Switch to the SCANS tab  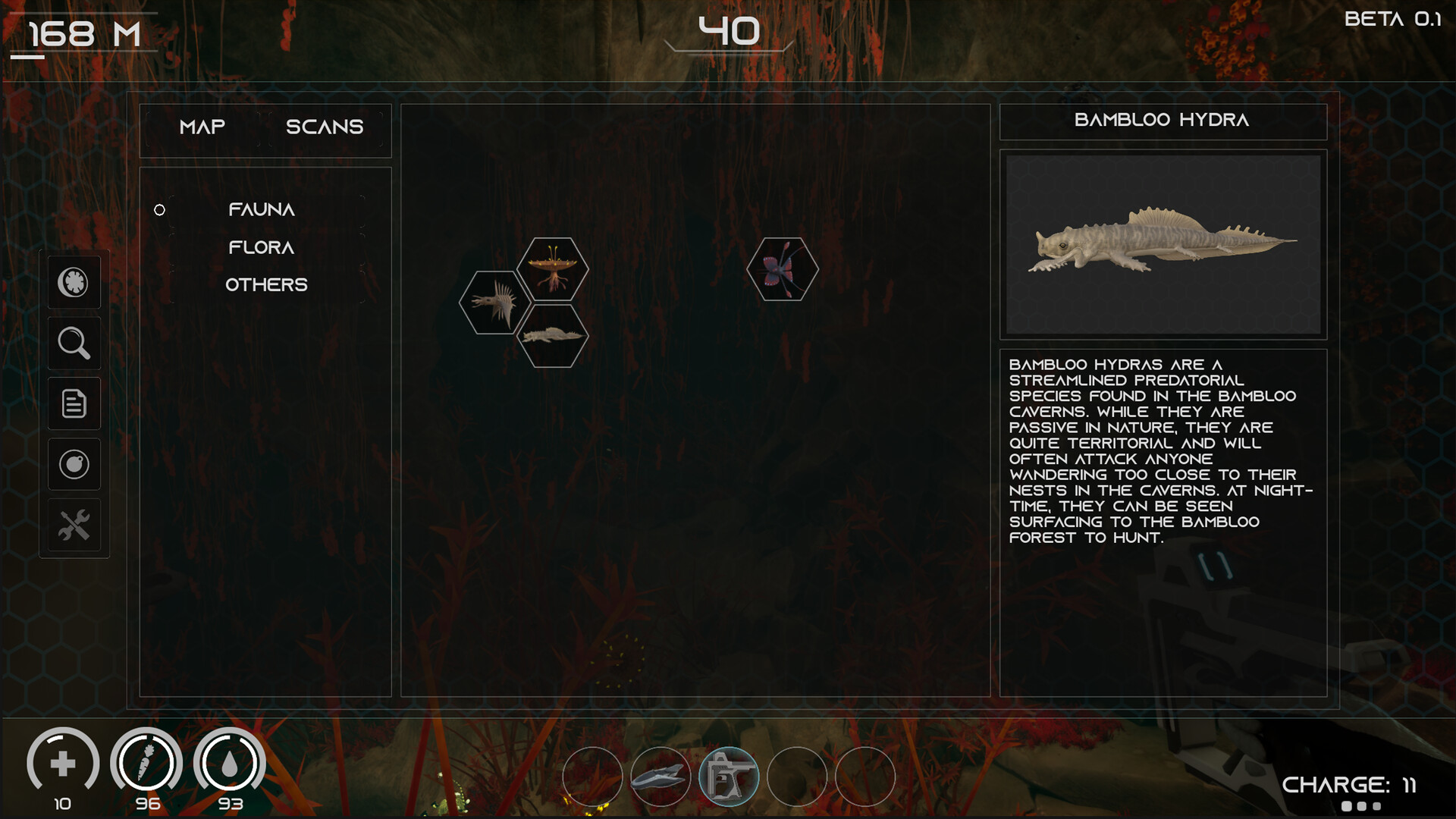click(325, 127)
